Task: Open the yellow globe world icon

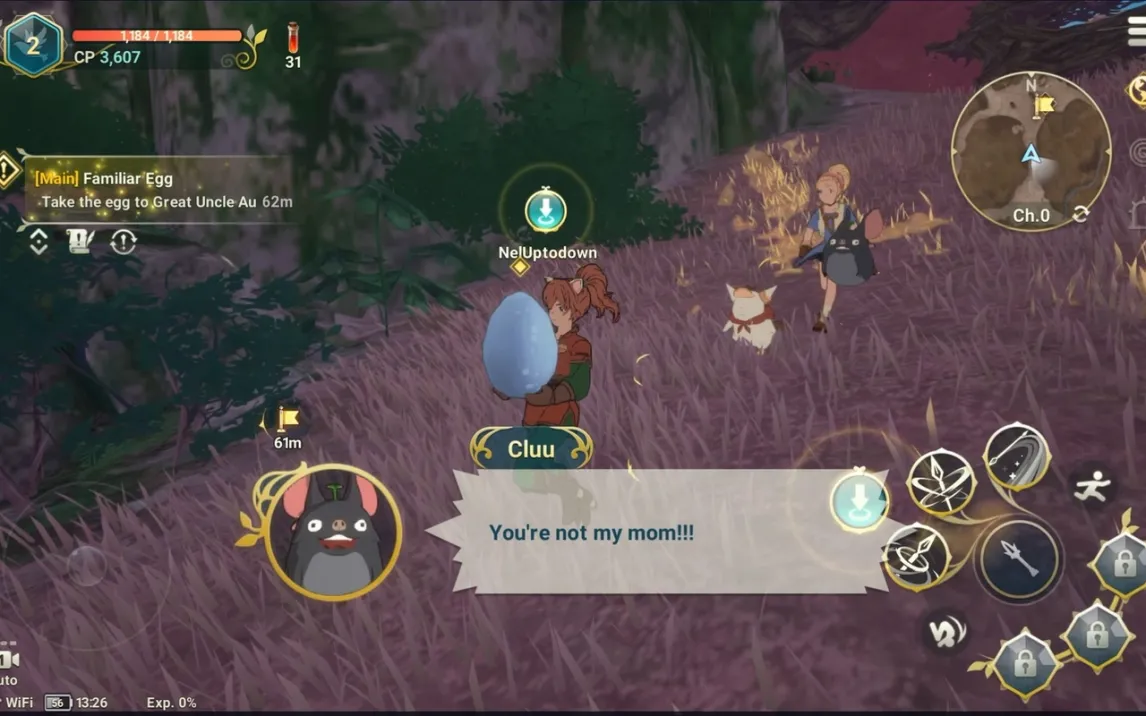Action: (x=1139, y=90)
